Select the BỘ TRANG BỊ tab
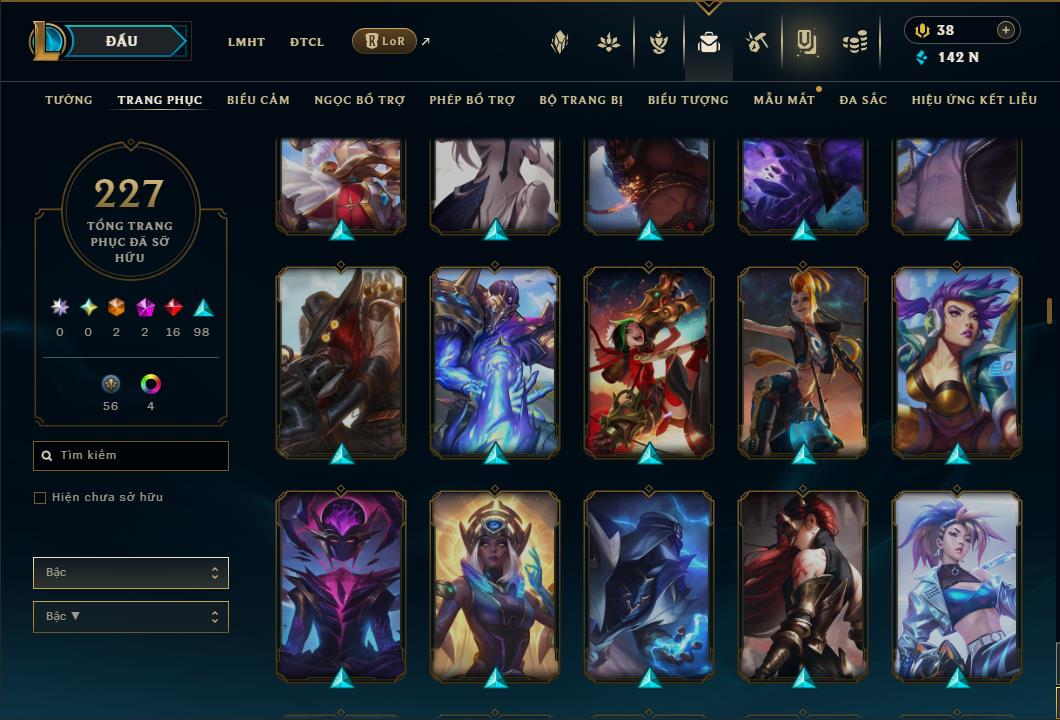 coord(581,100)
